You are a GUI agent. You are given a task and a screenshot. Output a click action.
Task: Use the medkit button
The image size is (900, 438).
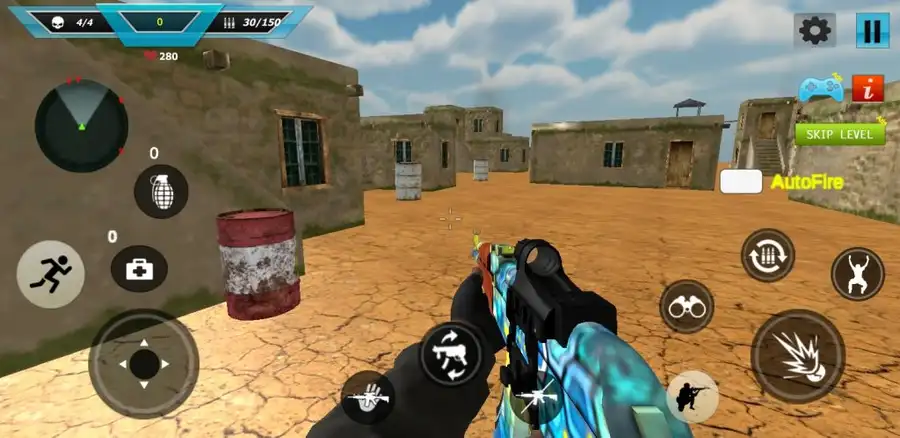(x=139, y=268)
